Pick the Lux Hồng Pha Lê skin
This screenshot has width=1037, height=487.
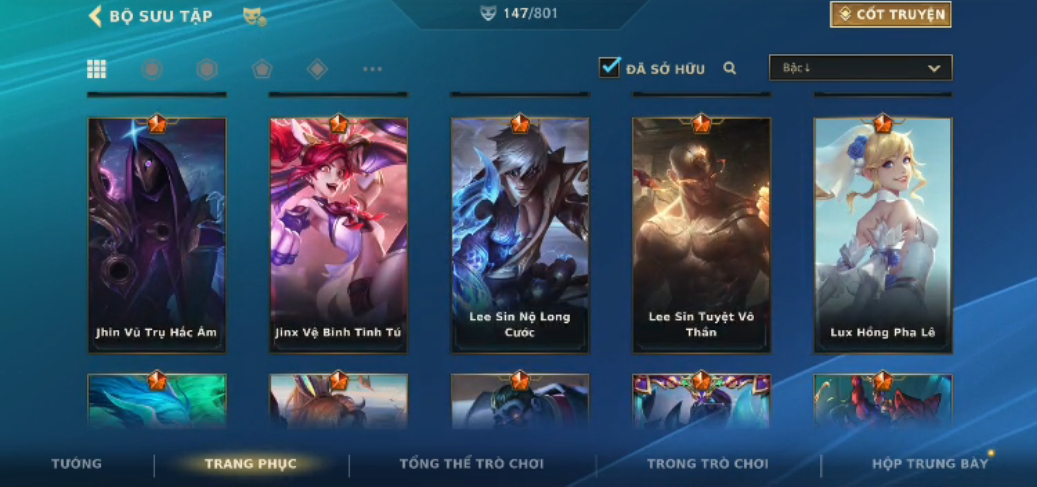click(883, 235)
